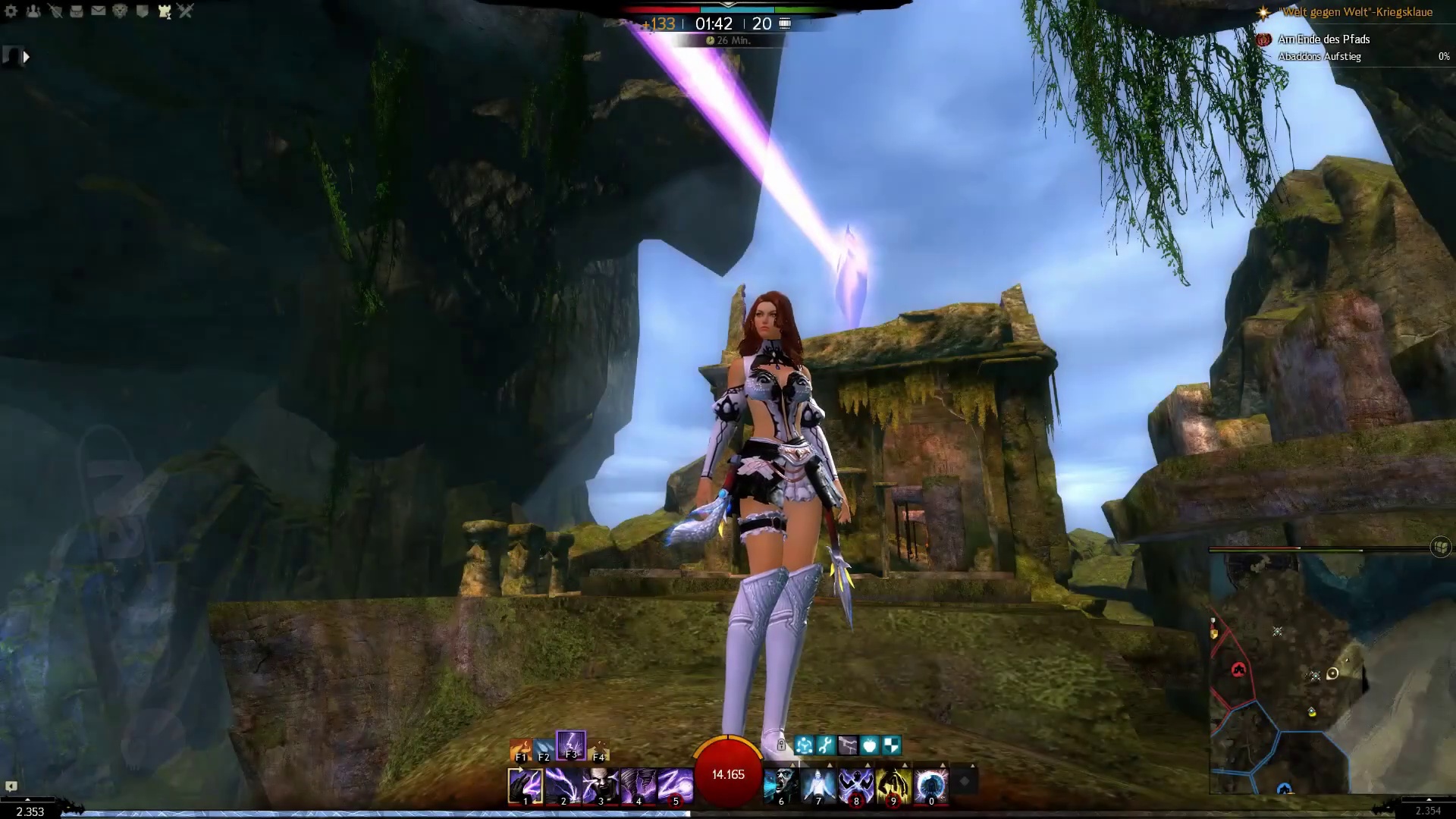The height and width of the screenshot is (819, 1456).
Task: Open the World vs World castle icon
Action: pos(164,11)
